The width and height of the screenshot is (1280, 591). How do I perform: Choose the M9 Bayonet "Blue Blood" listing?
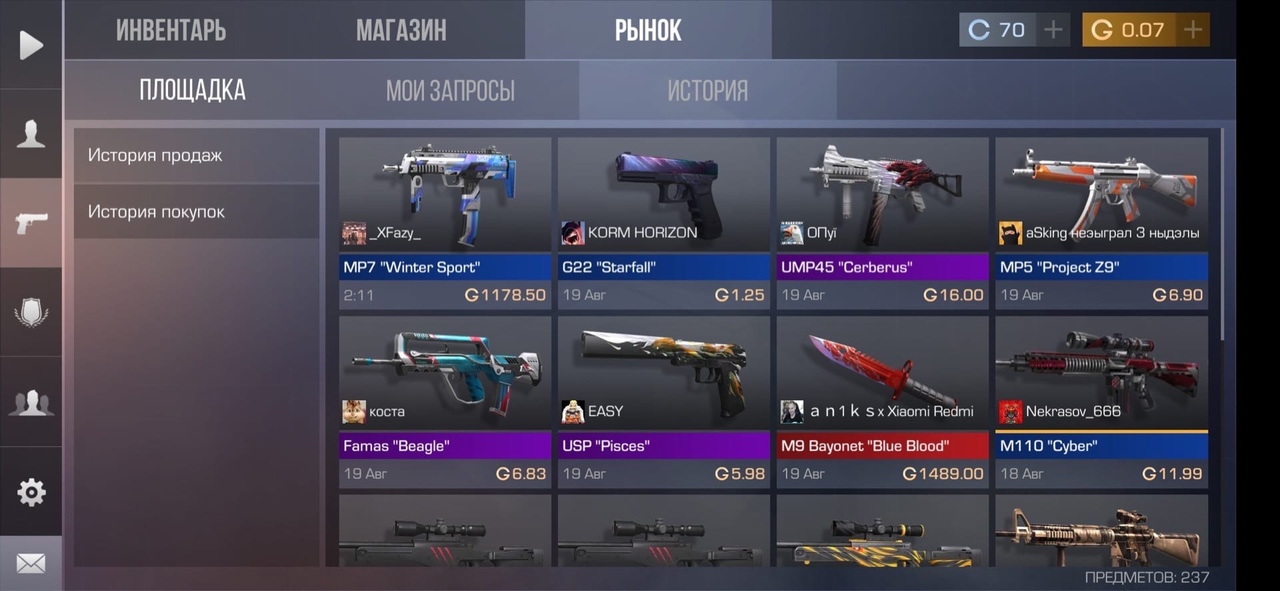coord(882,402)
